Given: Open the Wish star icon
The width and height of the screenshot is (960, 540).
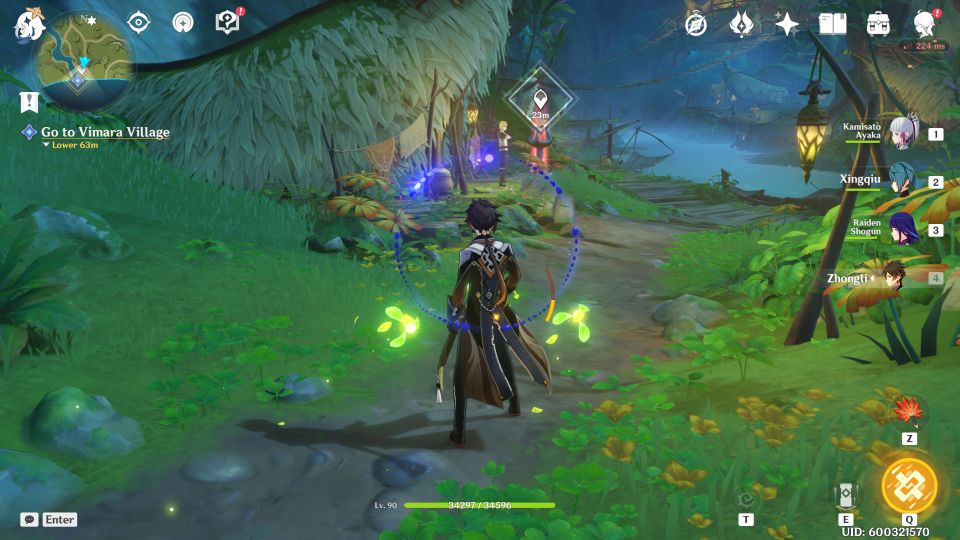Looking at the screenshot, I should (787, 24).
